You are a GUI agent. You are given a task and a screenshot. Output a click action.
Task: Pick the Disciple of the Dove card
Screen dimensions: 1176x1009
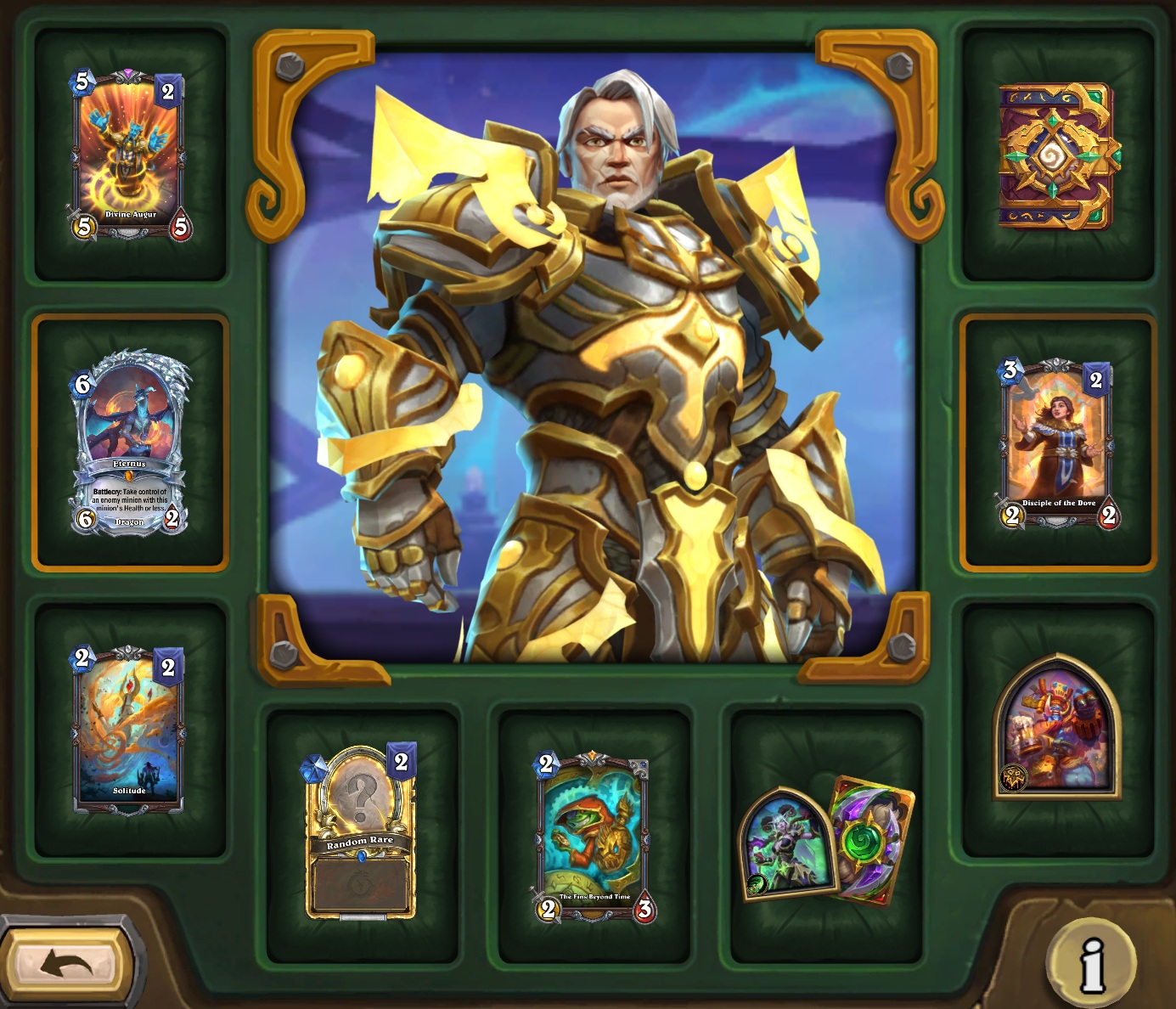coord(1057,442)
